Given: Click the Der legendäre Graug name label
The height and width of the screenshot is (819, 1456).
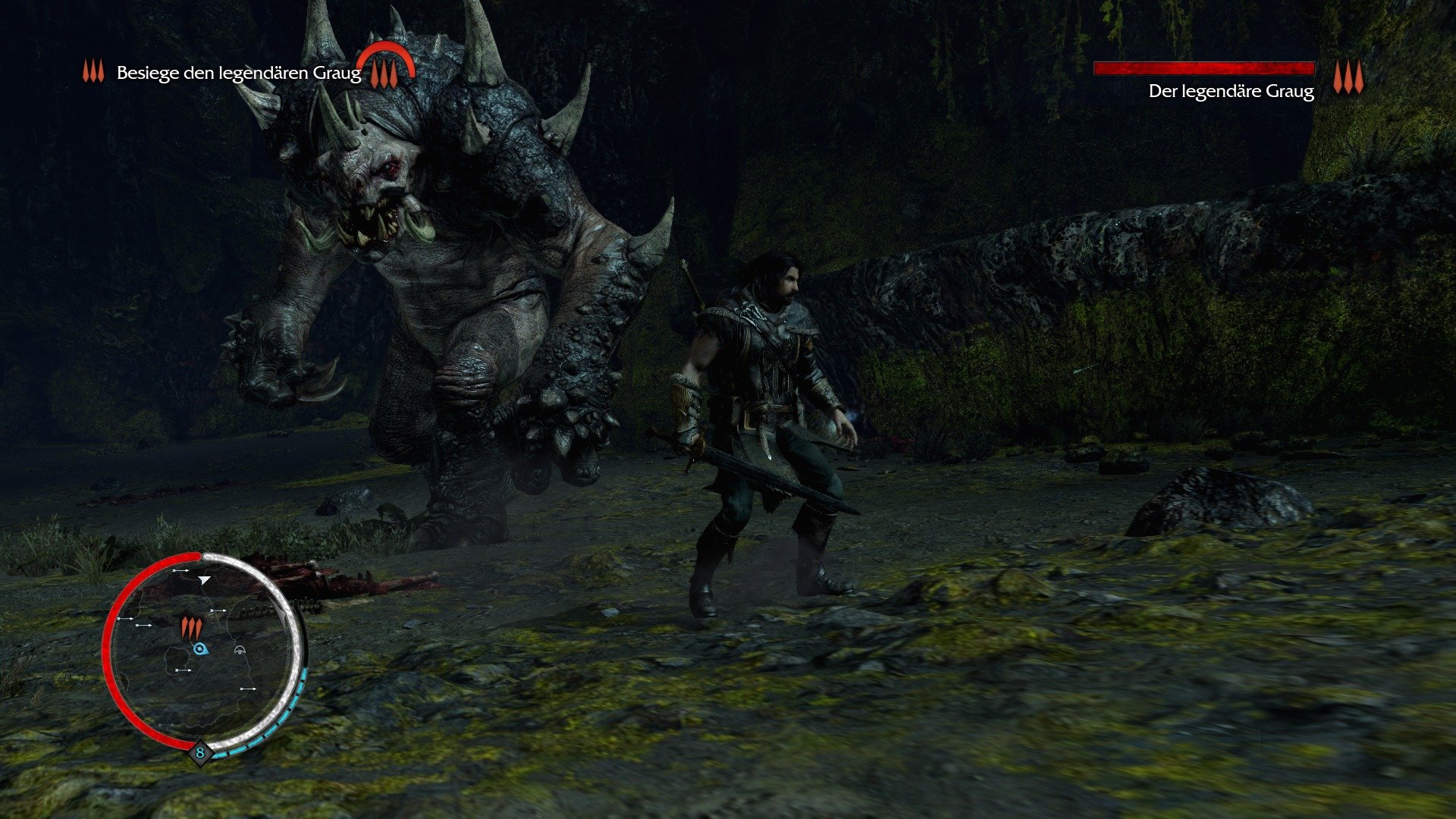Looking at the screenshot, I should (1230, 93).
